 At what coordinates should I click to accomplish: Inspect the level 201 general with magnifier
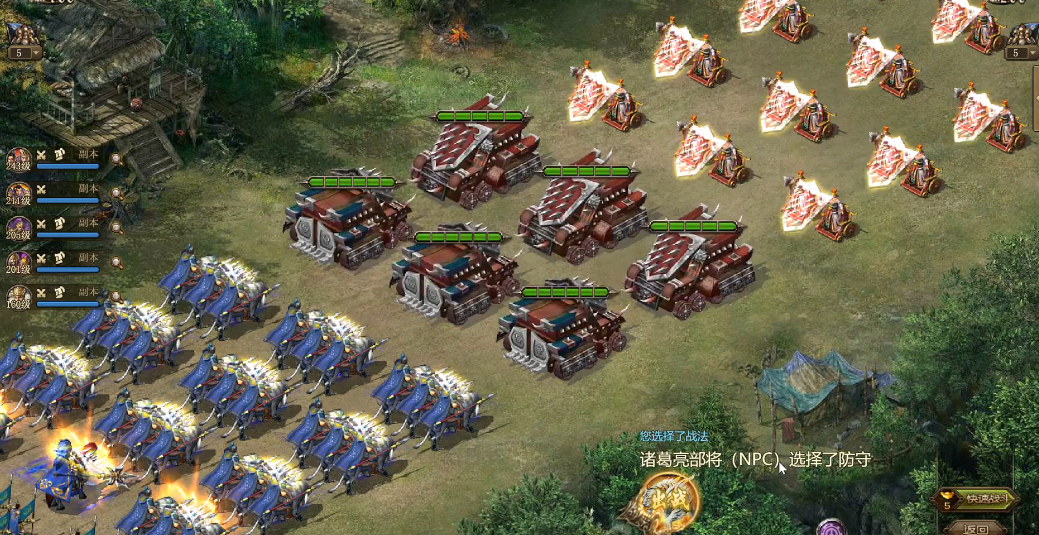pos(117,262)
